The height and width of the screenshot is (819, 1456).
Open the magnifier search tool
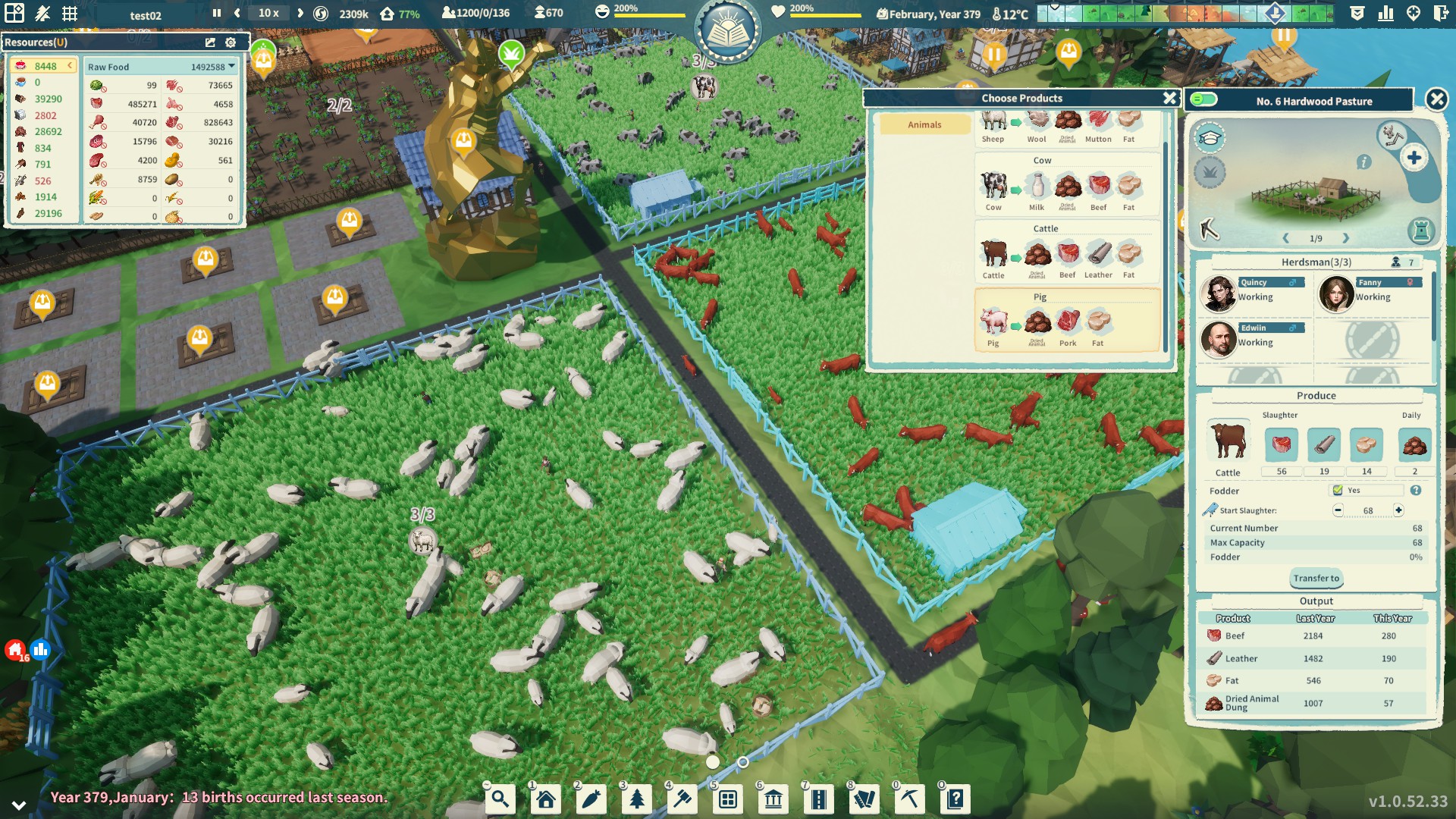500,799
